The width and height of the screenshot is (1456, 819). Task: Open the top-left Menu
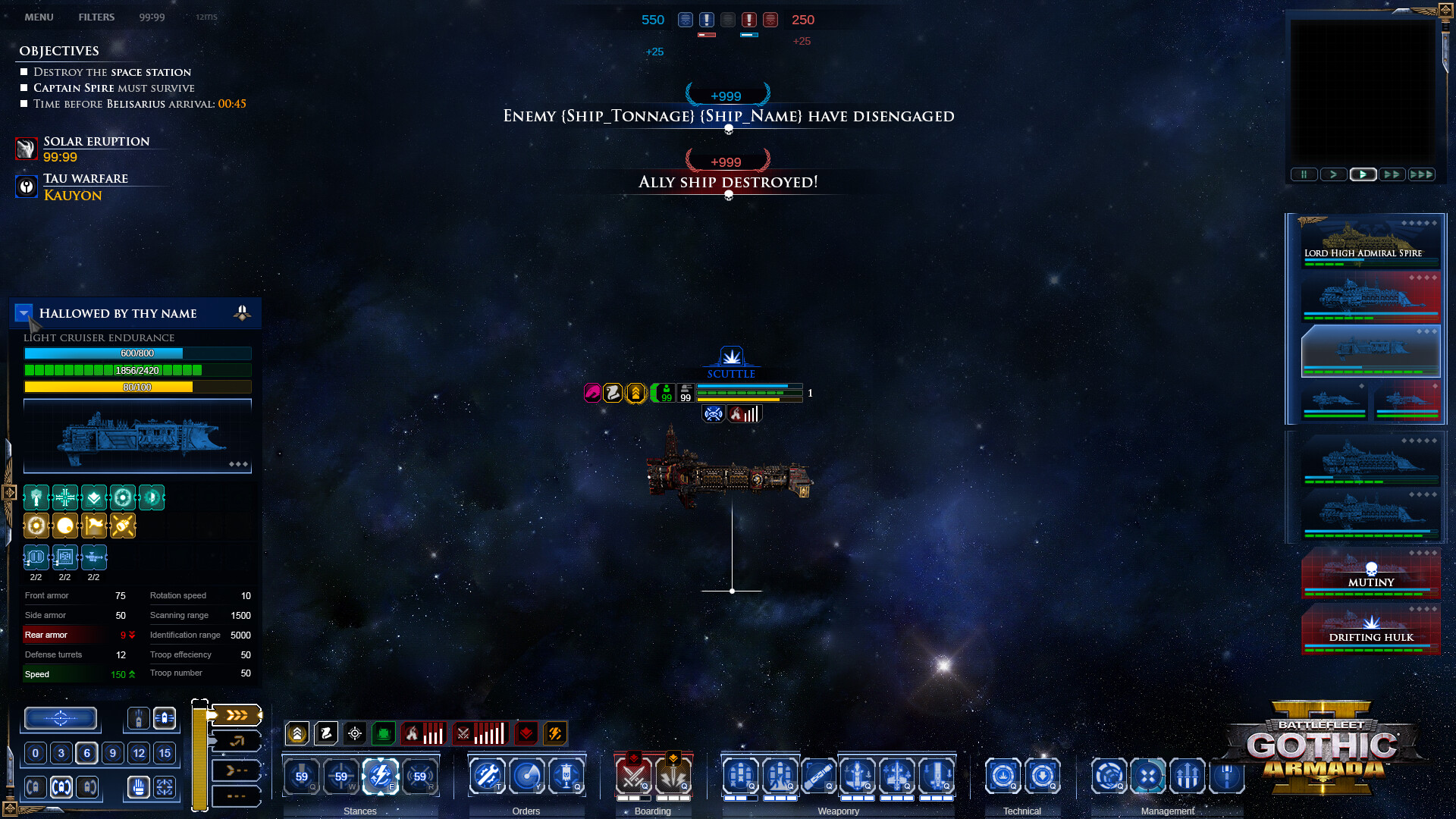pos(39,17)
